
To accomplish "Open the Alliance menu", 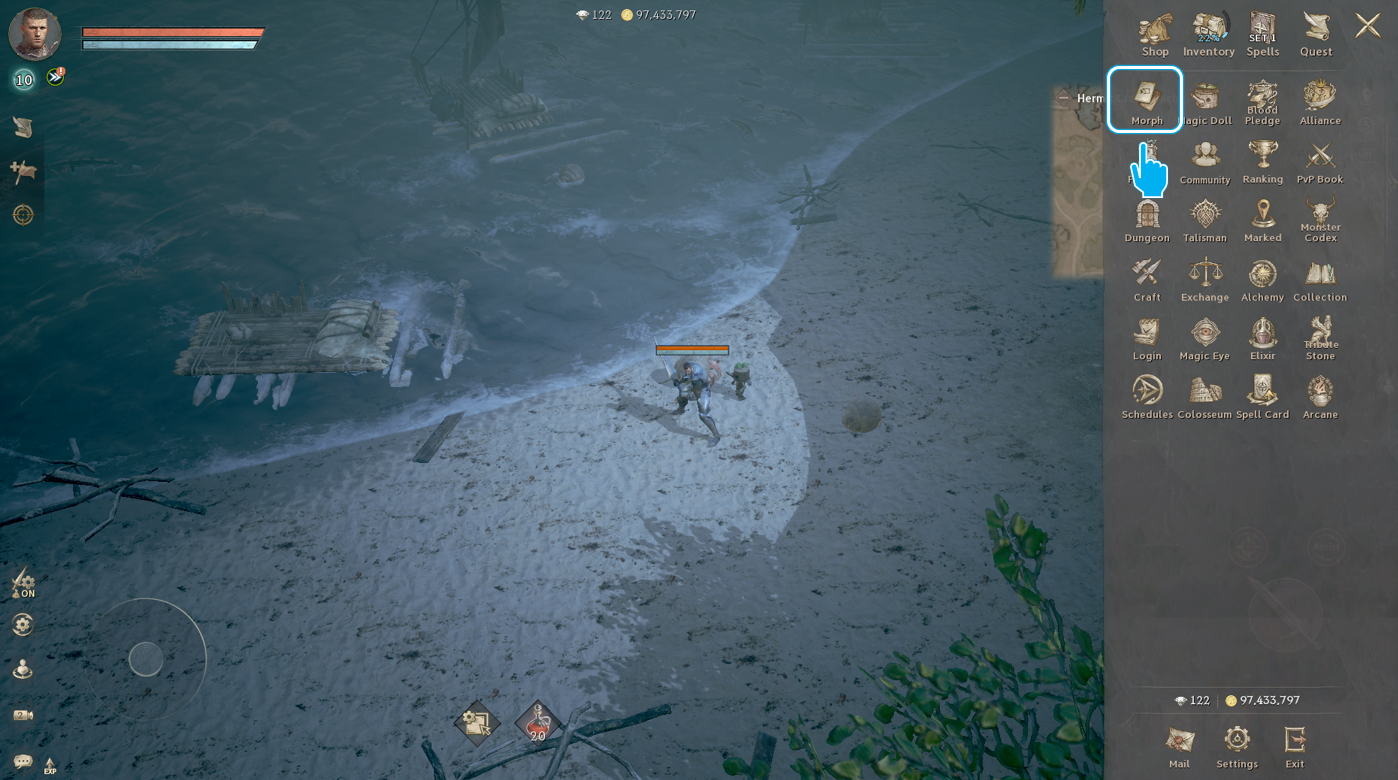I will click(1320, 102).
